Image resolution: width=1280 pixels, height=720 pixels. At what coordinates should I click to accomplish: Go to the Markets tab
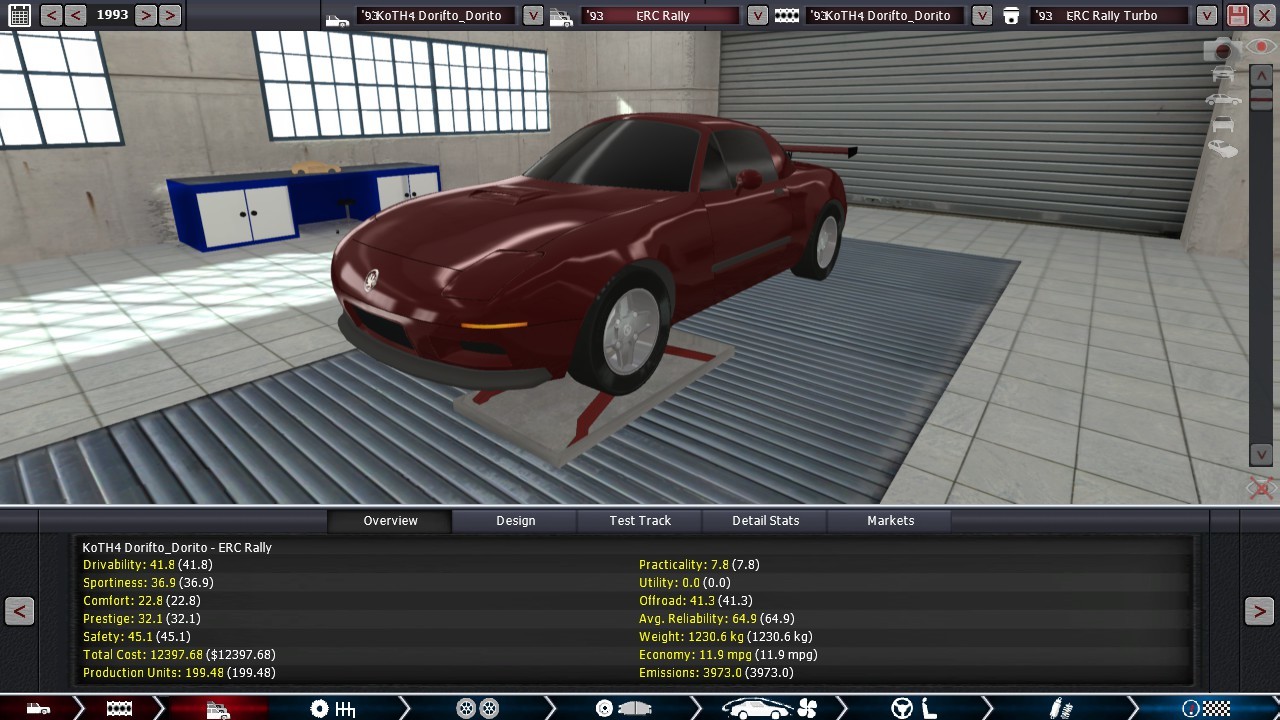coord(890,520)
